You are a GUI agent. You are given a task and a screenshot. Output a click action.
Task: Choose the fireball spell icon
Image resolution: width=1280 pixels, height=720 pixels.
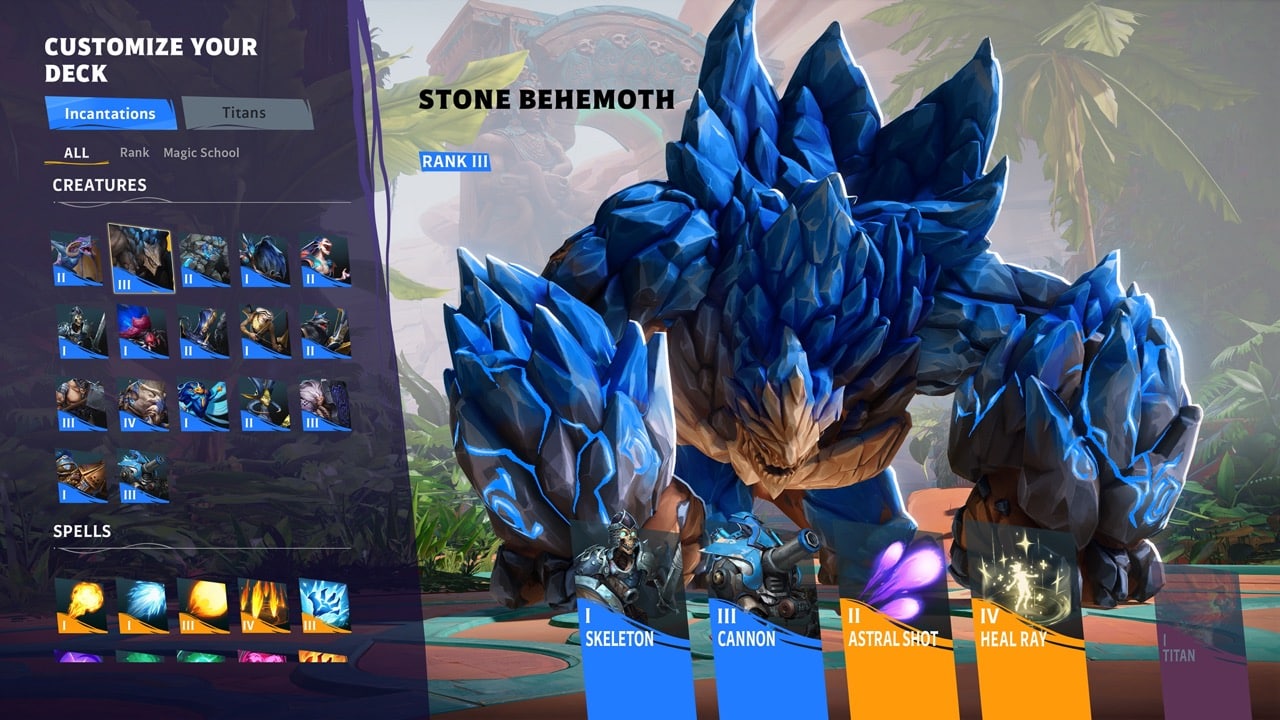80,605
